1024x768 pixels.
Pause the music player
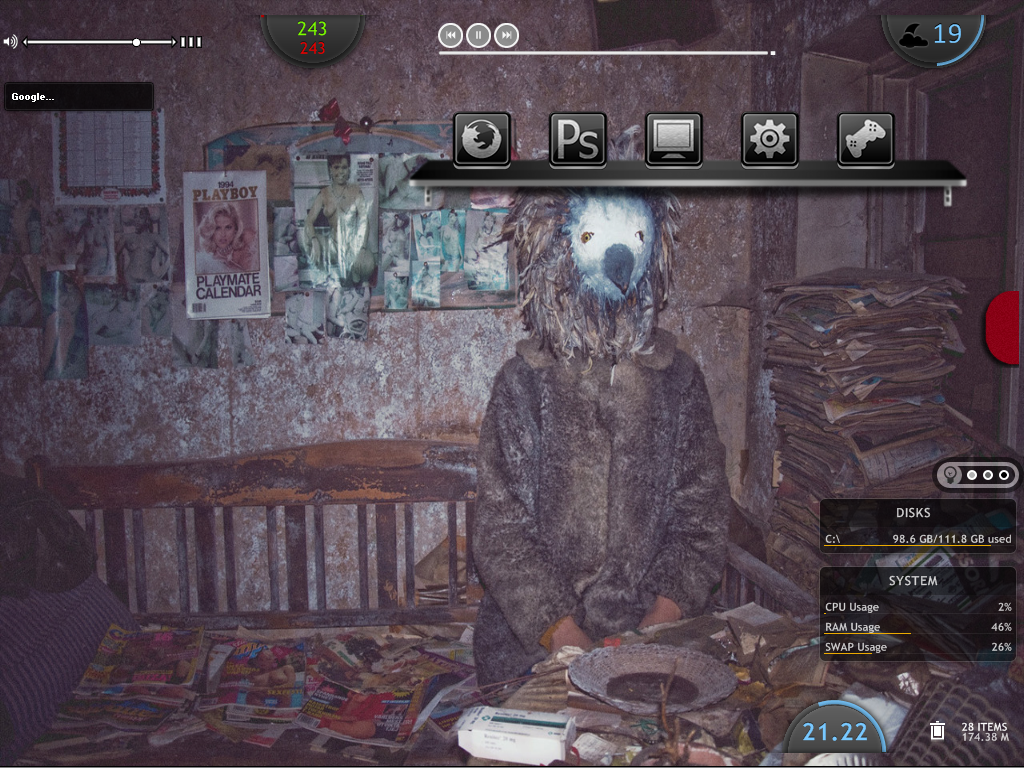pos(479,36)
